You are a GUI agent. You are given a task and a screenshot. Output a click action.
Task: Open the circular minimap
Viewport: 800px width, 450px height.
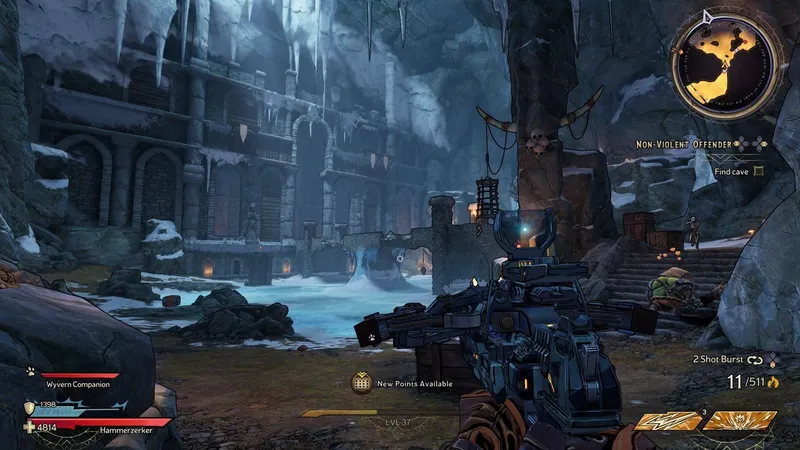(x=726, y=62)
